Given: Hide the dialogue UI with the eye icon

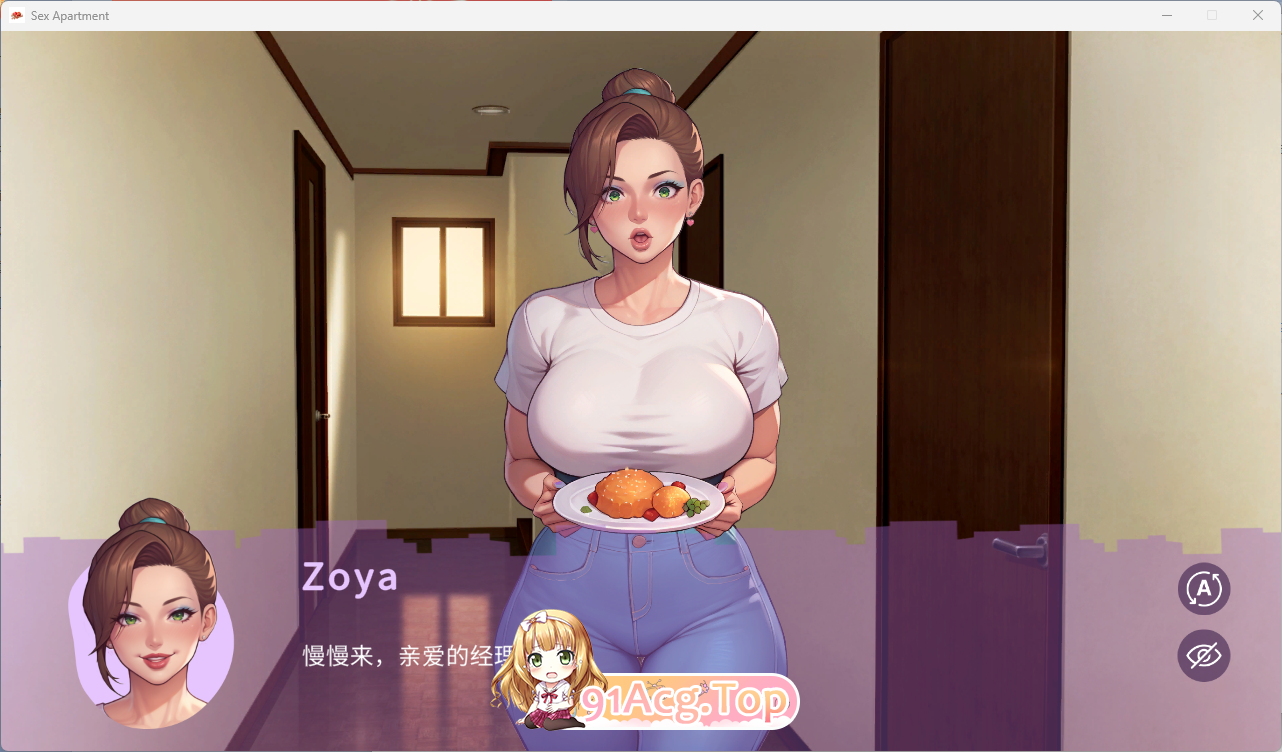Looking at the screenshot, I should pyautogui.click(x=1203, y=655).
